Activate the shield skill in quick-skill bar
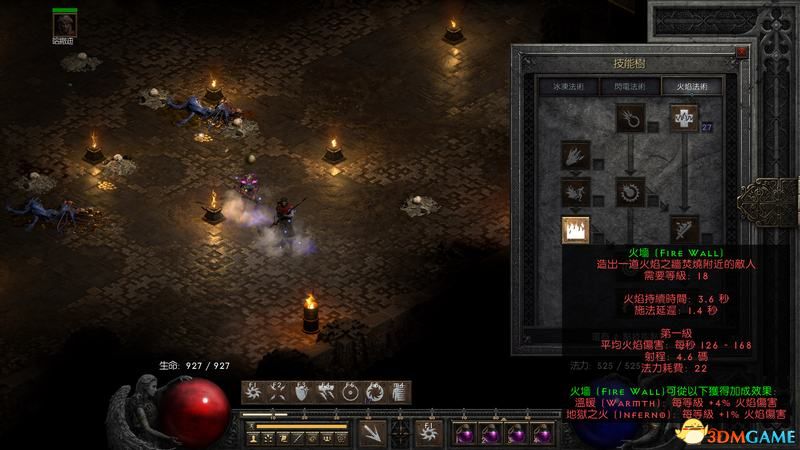 click(x=303, y=391)
